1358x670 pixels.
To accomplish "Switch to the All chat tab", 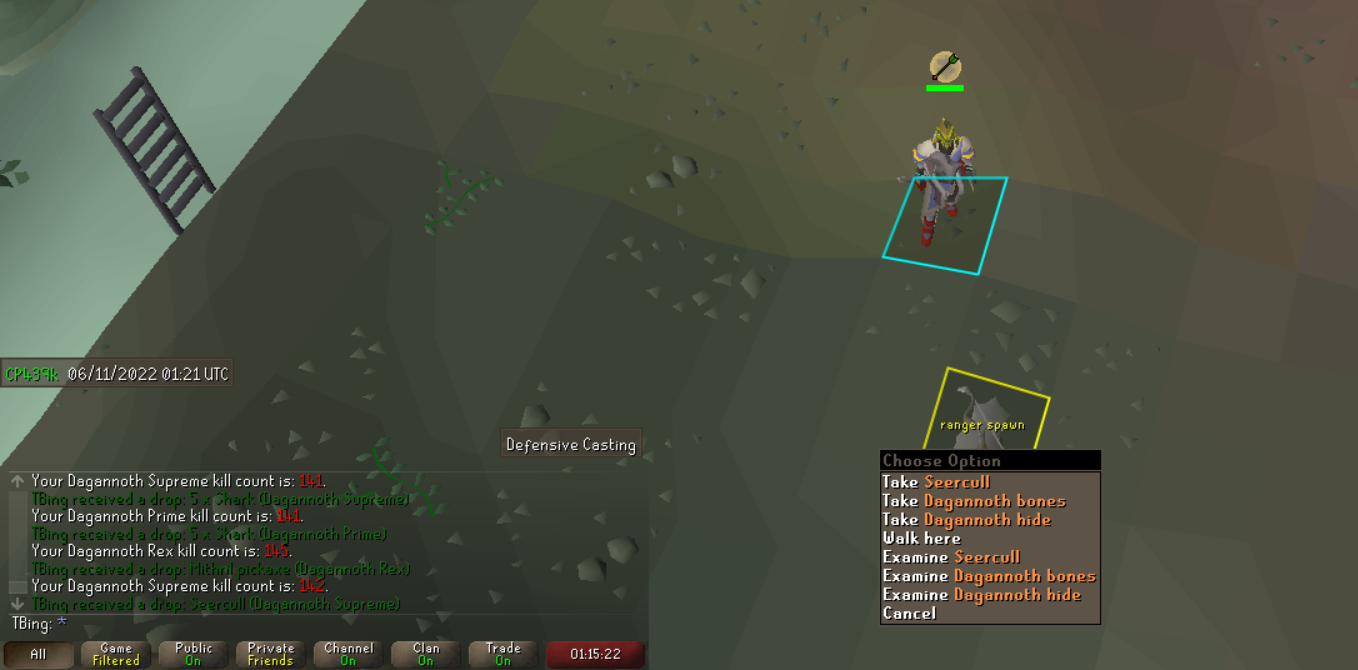I will click(38, 655).
